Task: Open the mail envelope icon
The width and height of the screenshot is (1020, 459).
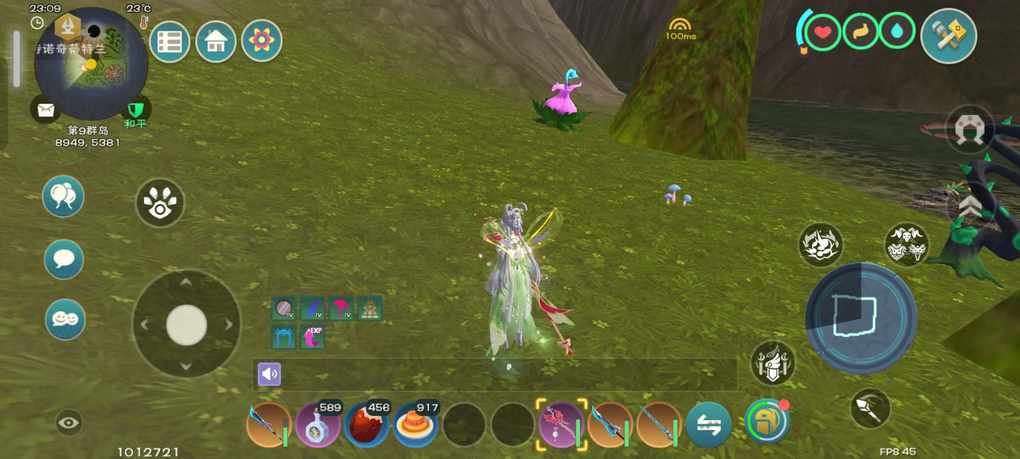Action: click(x=45, y=109)
